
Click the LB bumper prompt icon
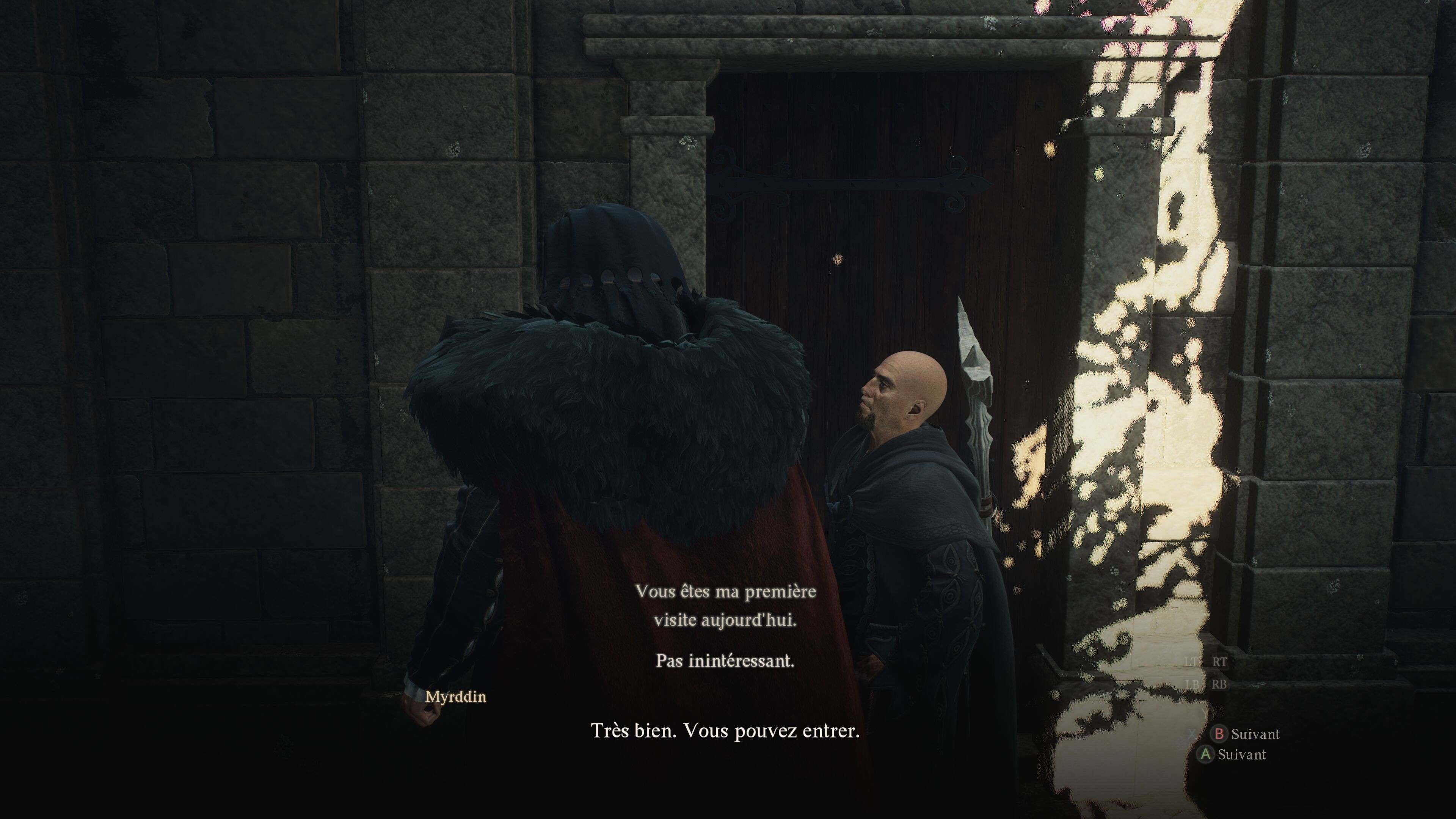[x=1193, y=684]
